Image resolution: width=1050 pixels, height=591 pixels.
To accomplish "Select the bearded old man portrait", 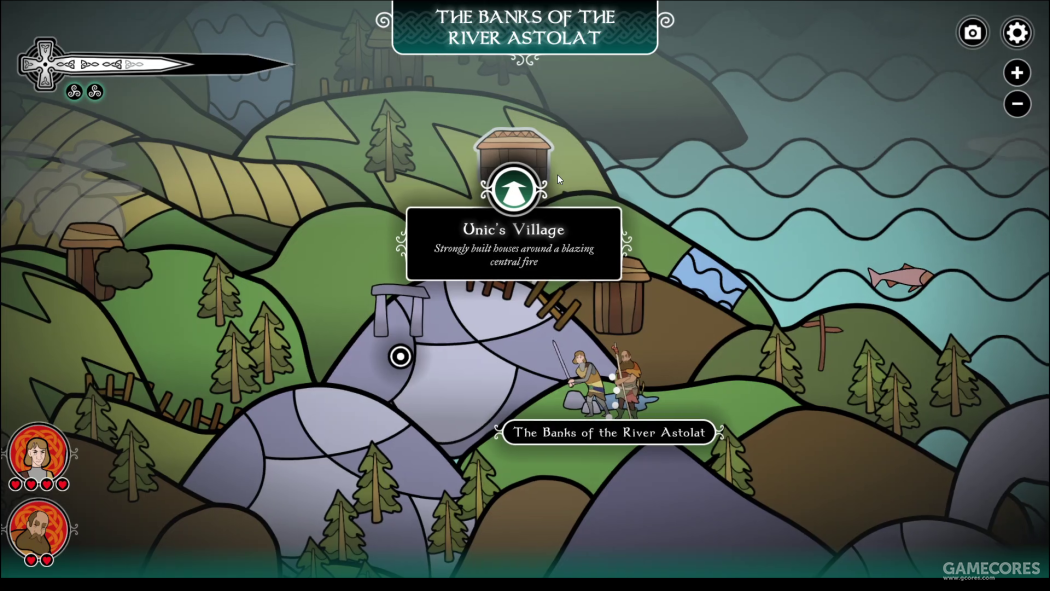I will [39, 528].
